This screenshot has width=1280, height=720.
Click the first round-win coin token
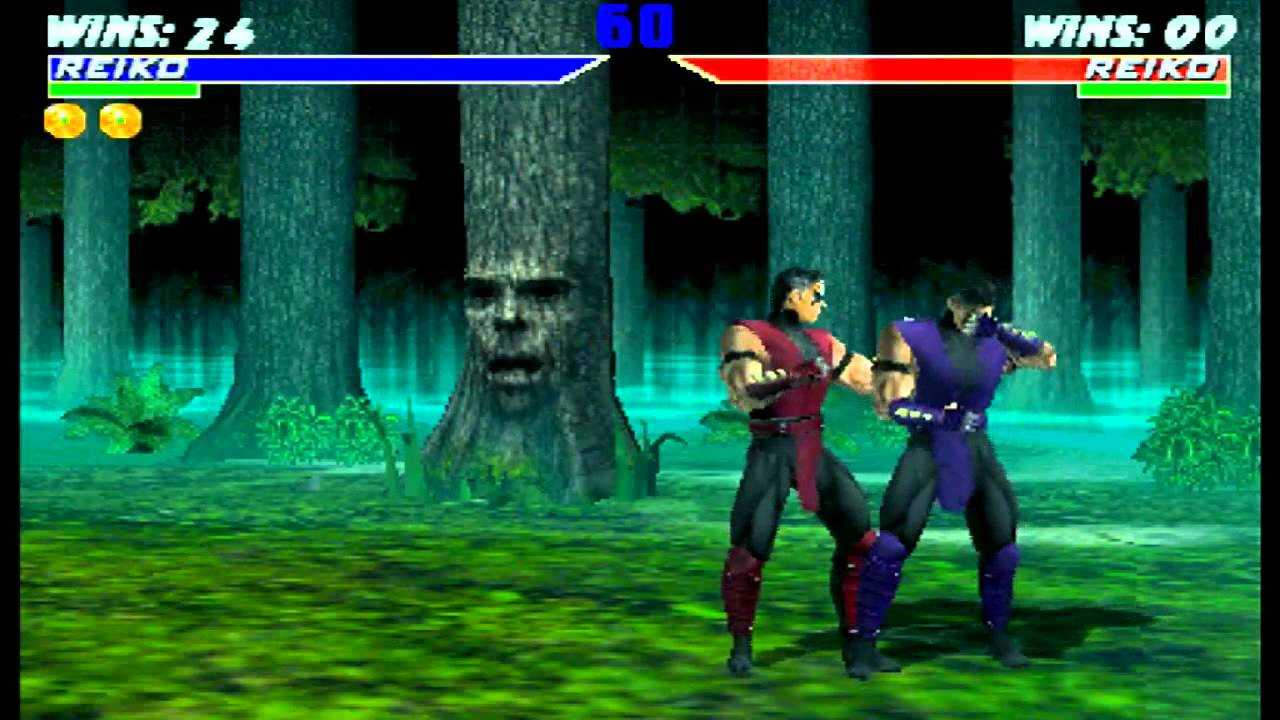[x=65, y=120]
